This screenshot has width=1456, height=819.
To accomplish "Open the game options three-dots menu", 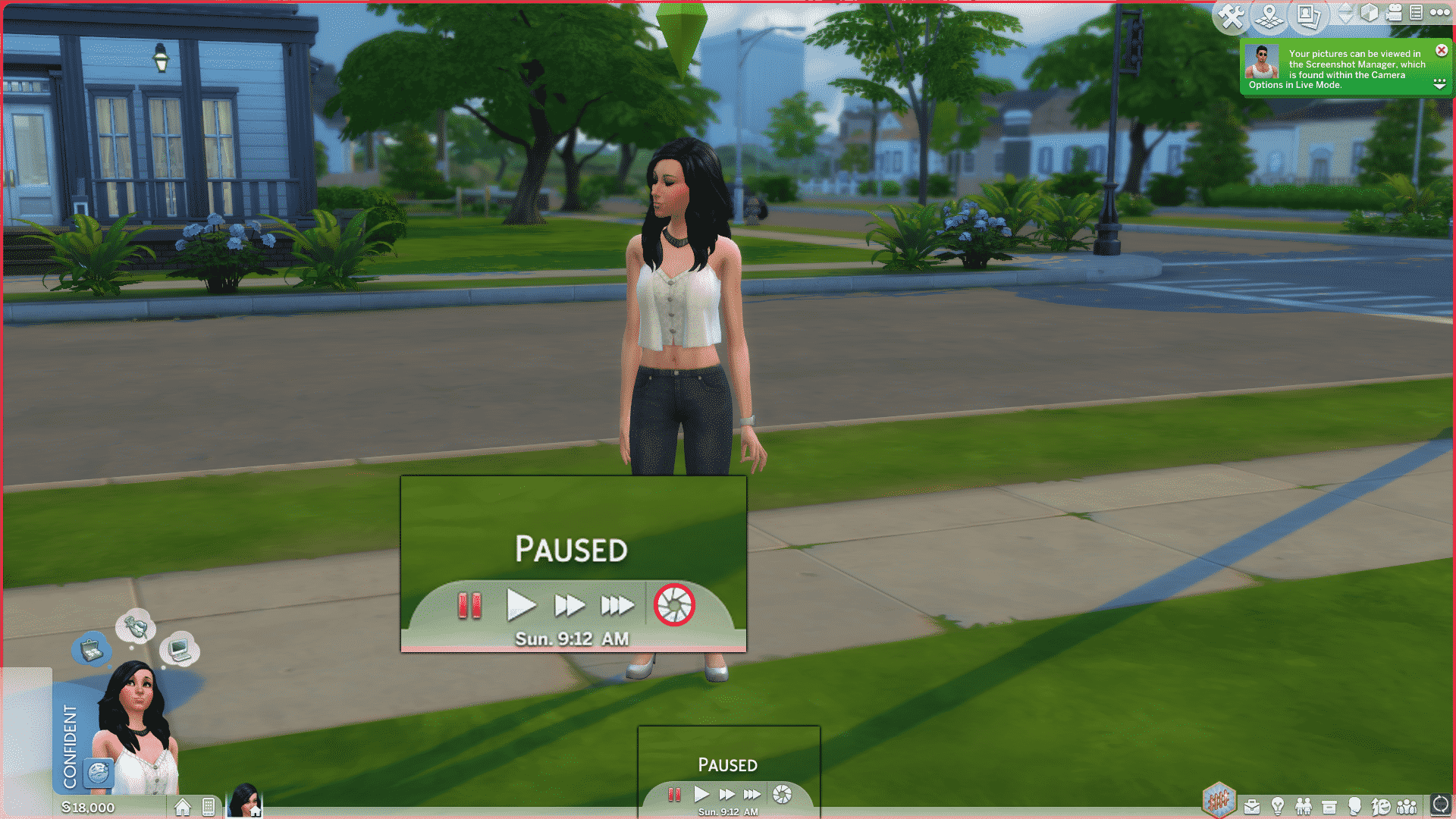I will 1439,12.
